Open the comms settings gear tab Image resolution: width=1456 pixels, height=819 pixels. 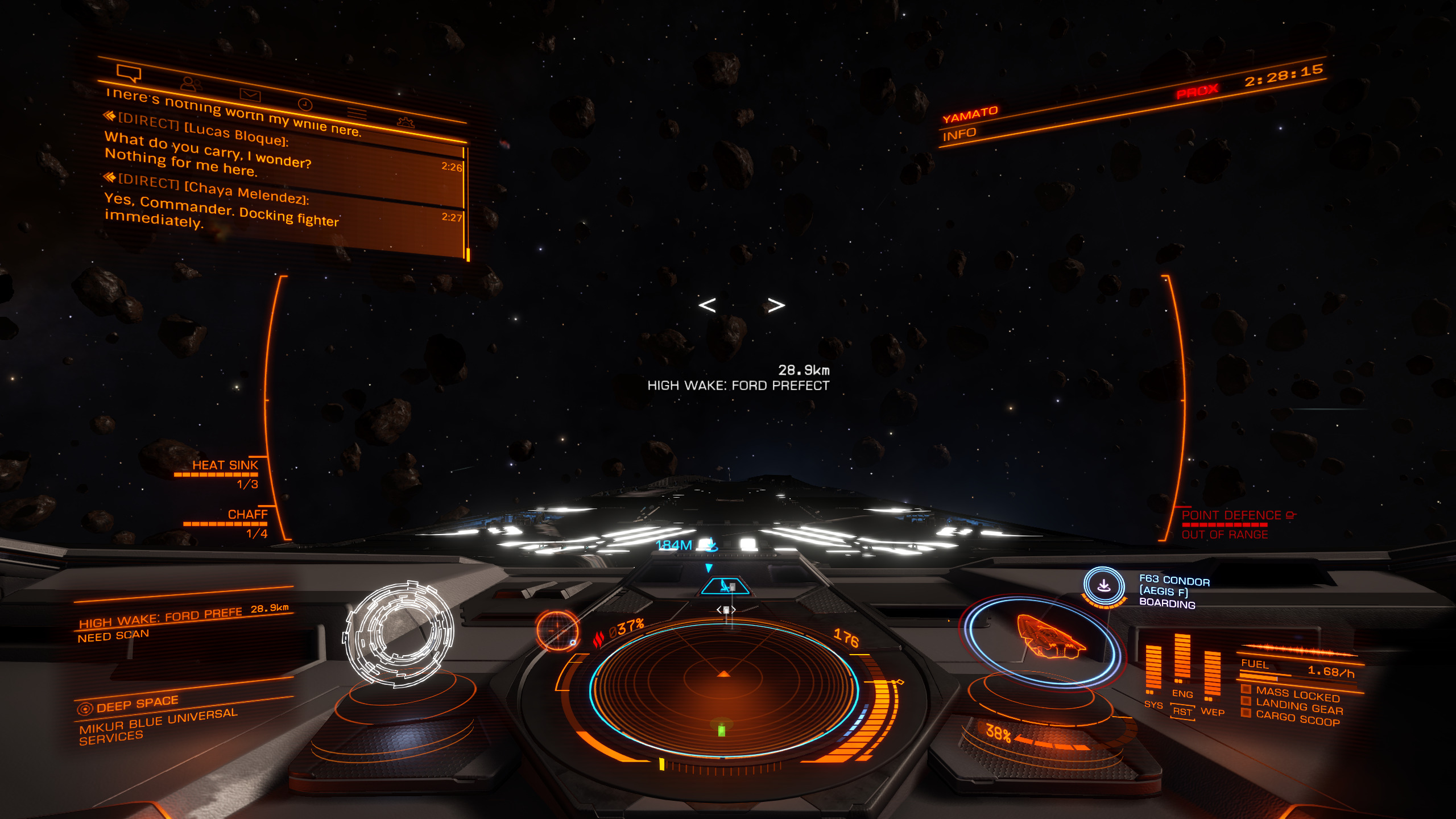(406, 122)
